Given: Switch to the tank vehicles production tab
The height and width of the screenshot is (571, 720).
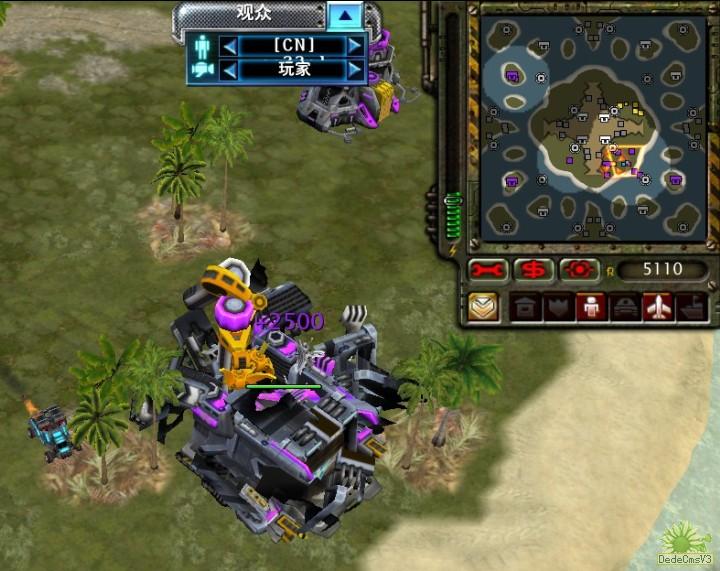Looking at the screenshot, I should (624, 307).
